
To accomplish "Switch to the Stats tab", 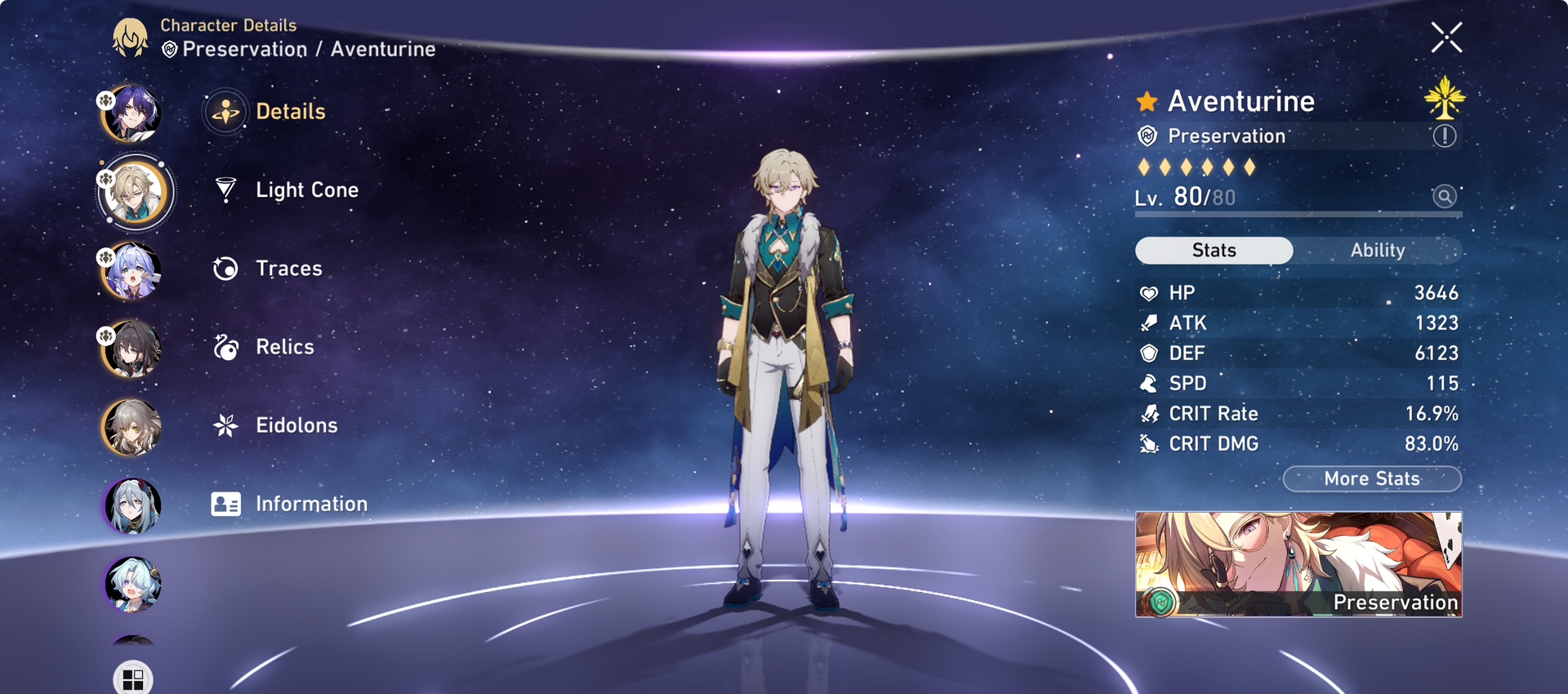I will coord(1214,250).
